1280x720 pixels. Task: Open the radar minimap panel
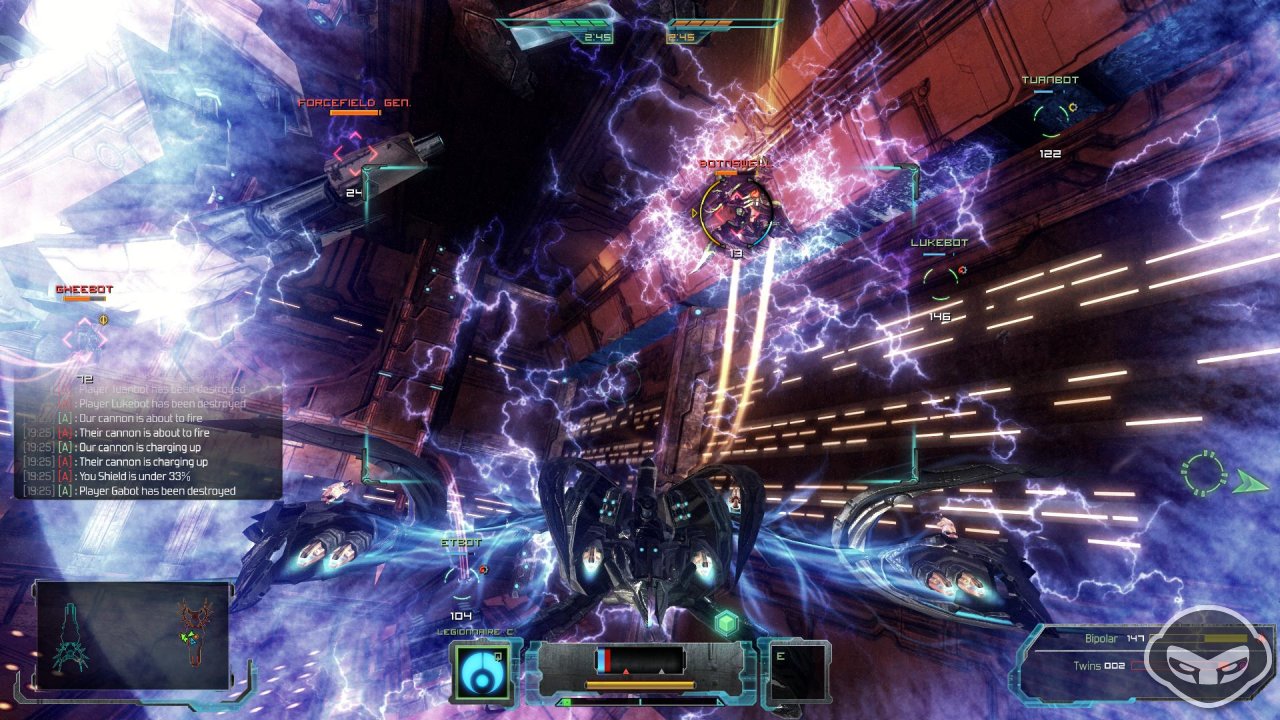pos(133,634)
